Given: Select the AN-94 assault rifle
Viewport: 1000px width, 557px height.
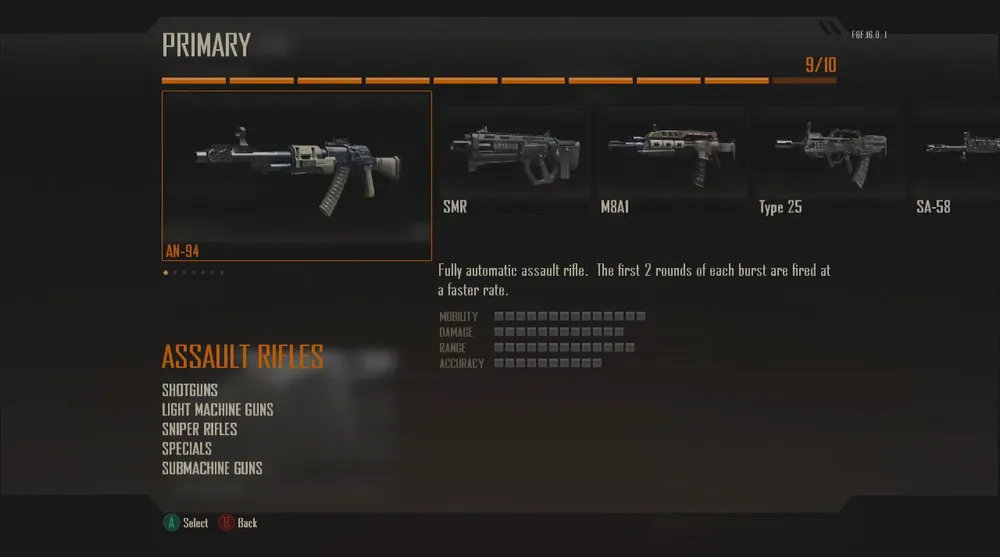Looking at the screenshot, I should (x=297, y=175).
